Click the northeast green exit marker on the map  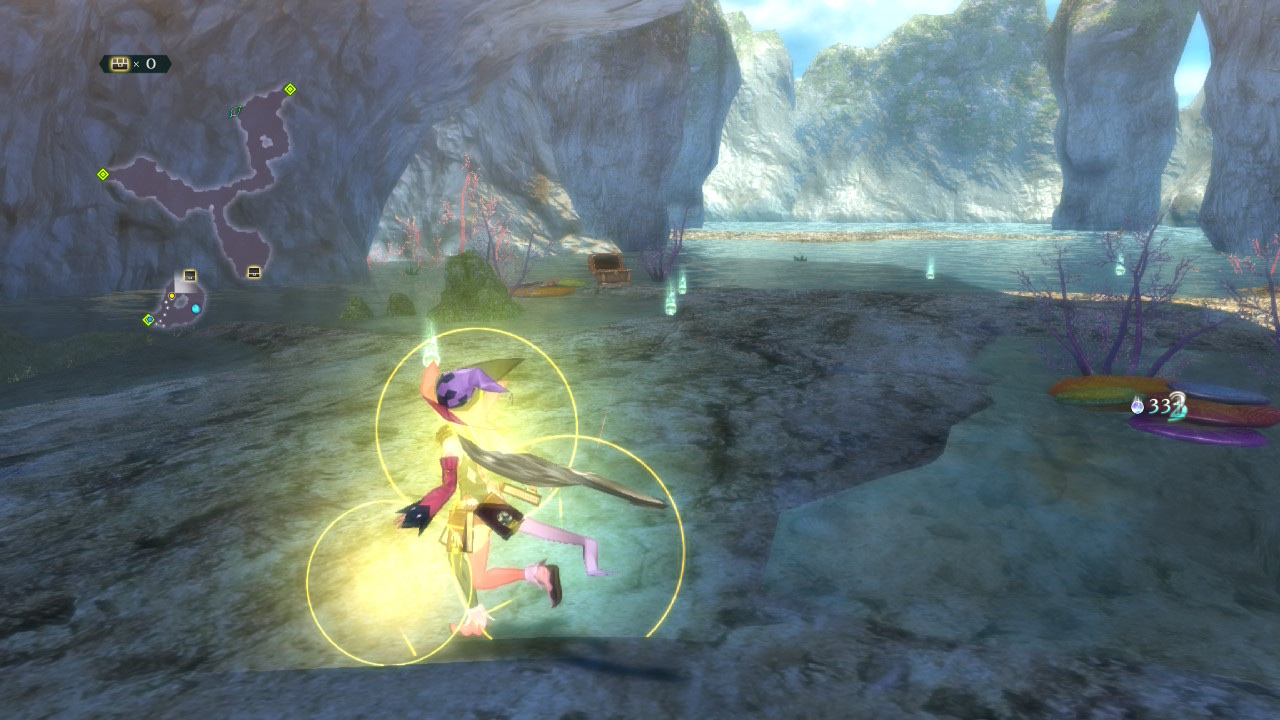click(290, 89)
